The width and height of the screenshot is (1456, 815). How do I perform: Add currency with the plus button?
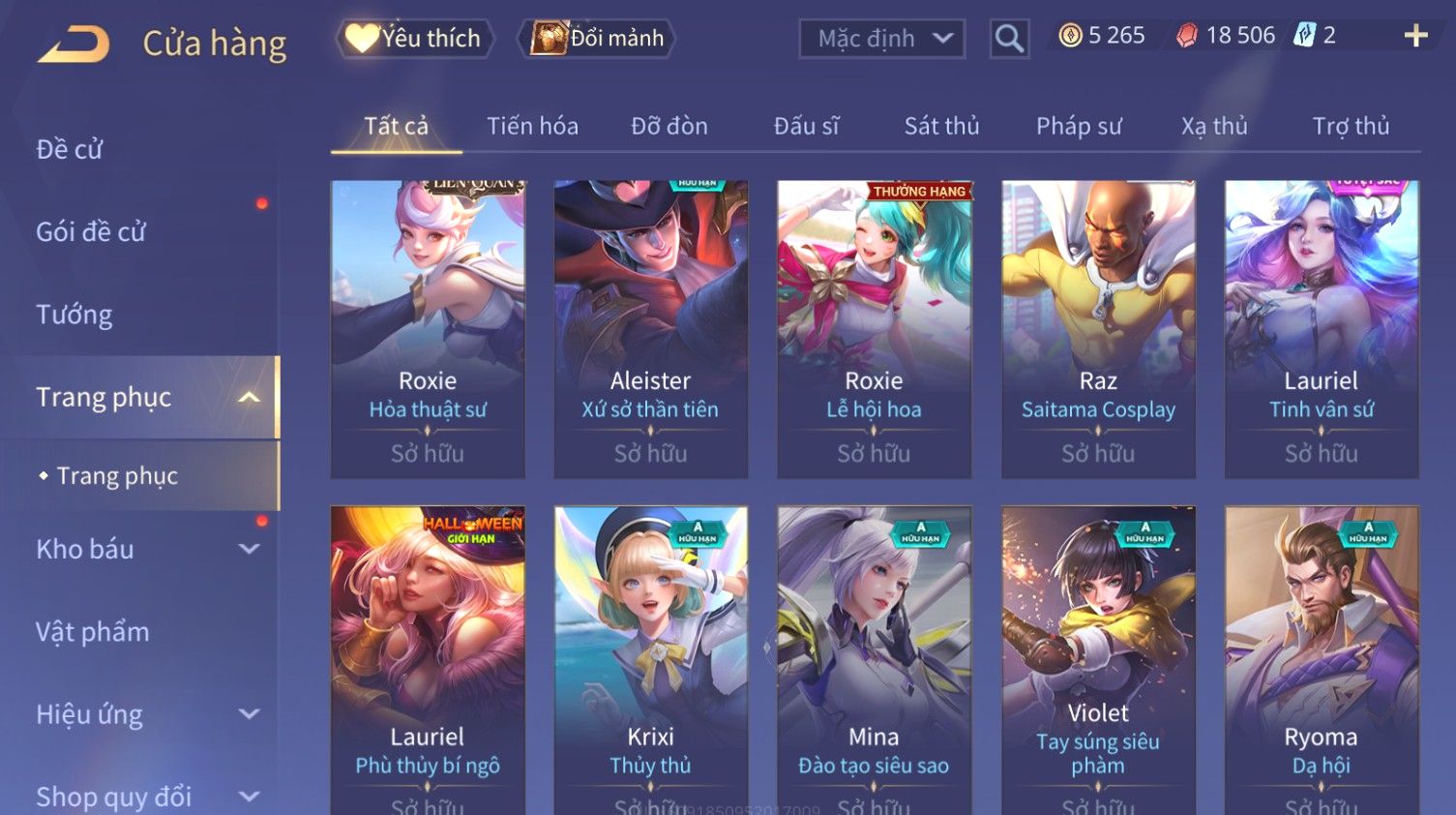pyautogui.click(x=1415, y=36)
